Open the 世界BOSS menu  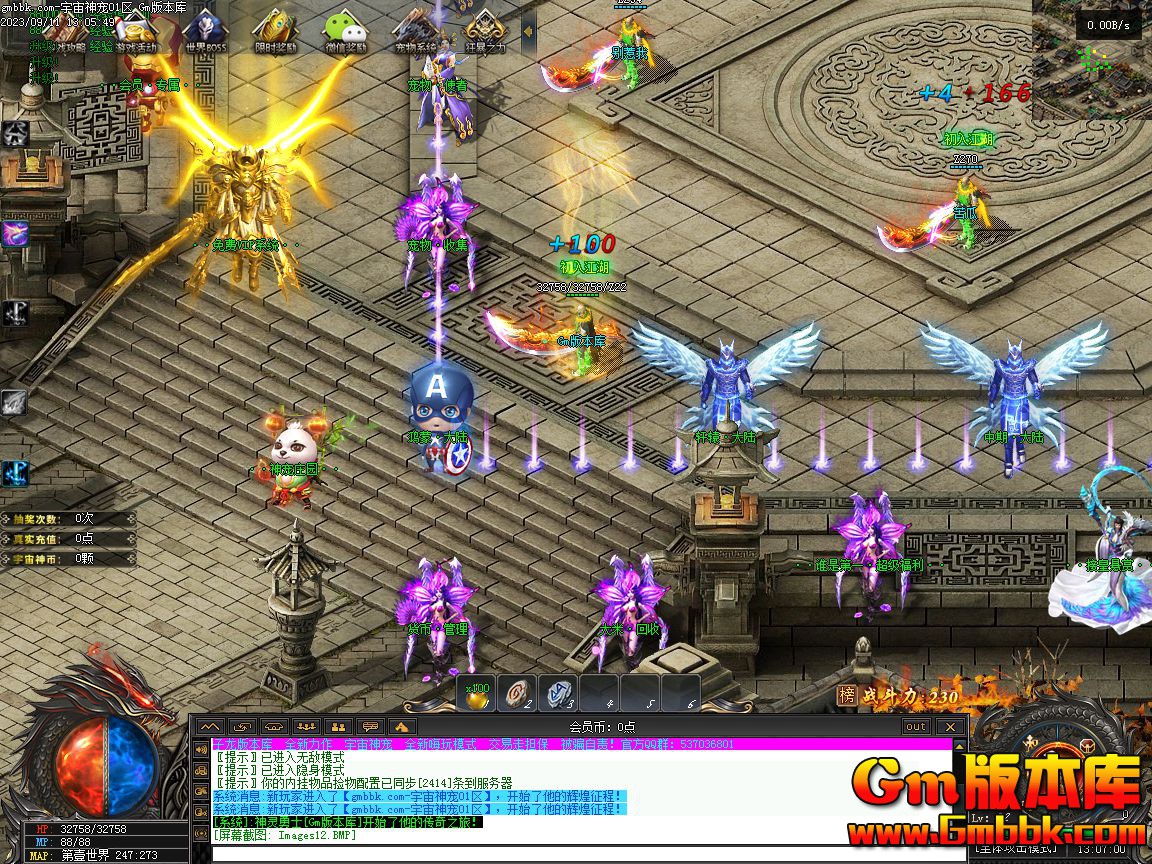[x=202, y=30]
